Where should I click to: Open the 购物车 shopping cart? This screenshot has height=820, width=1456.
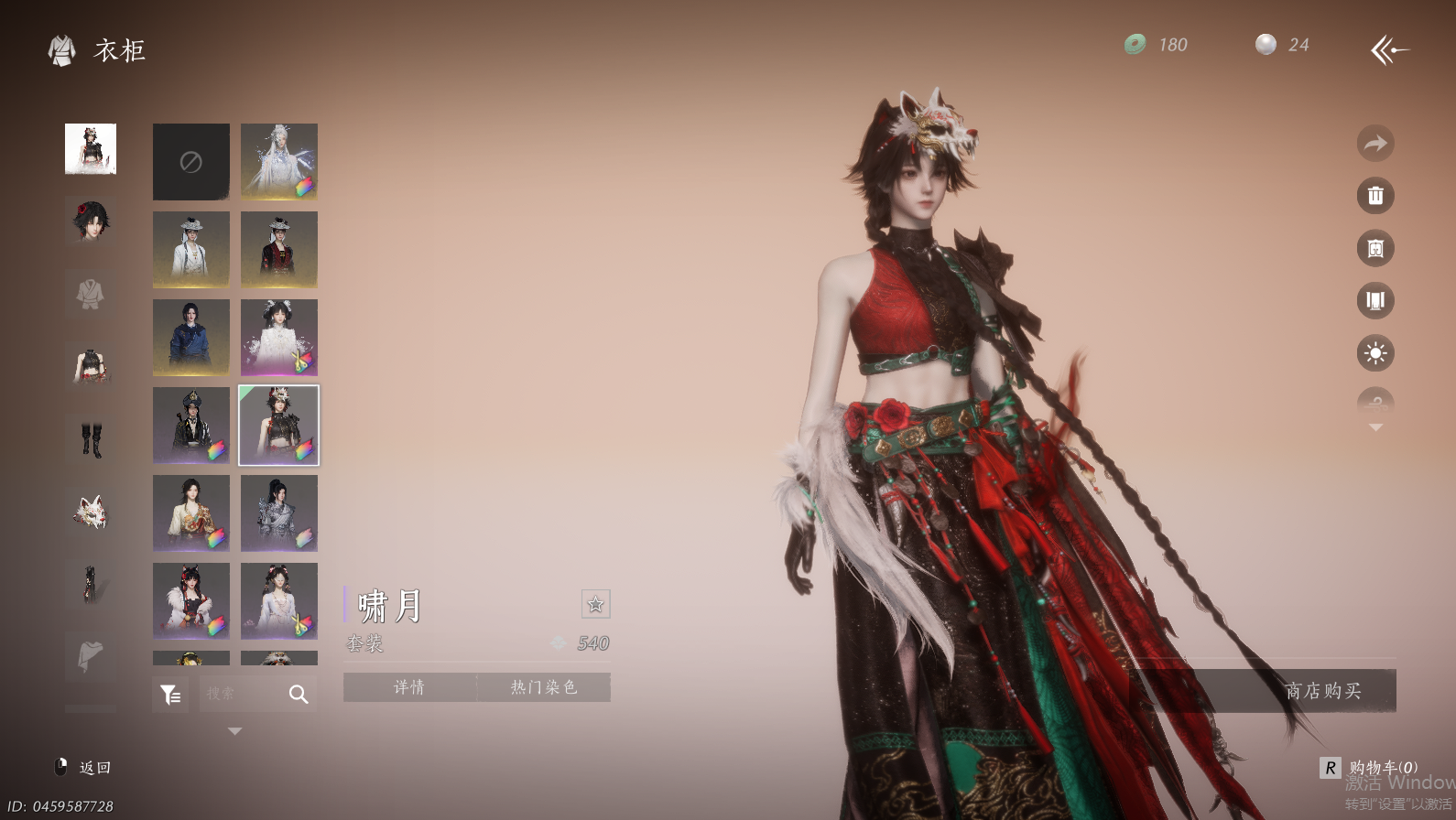click(x=1371, y=768)
